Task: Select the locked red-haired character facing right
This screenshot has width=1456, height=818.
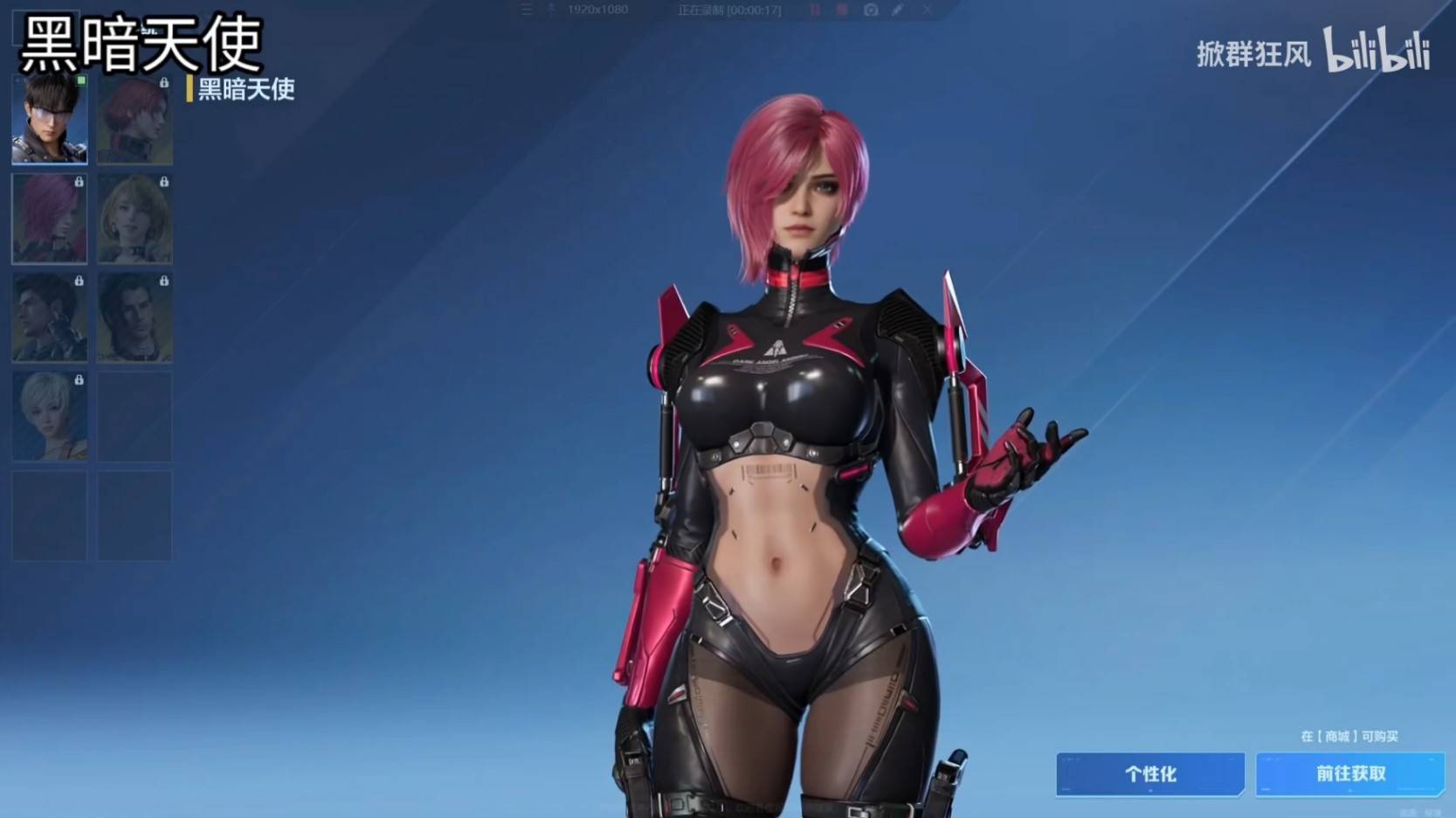Action: click(135, 120)
